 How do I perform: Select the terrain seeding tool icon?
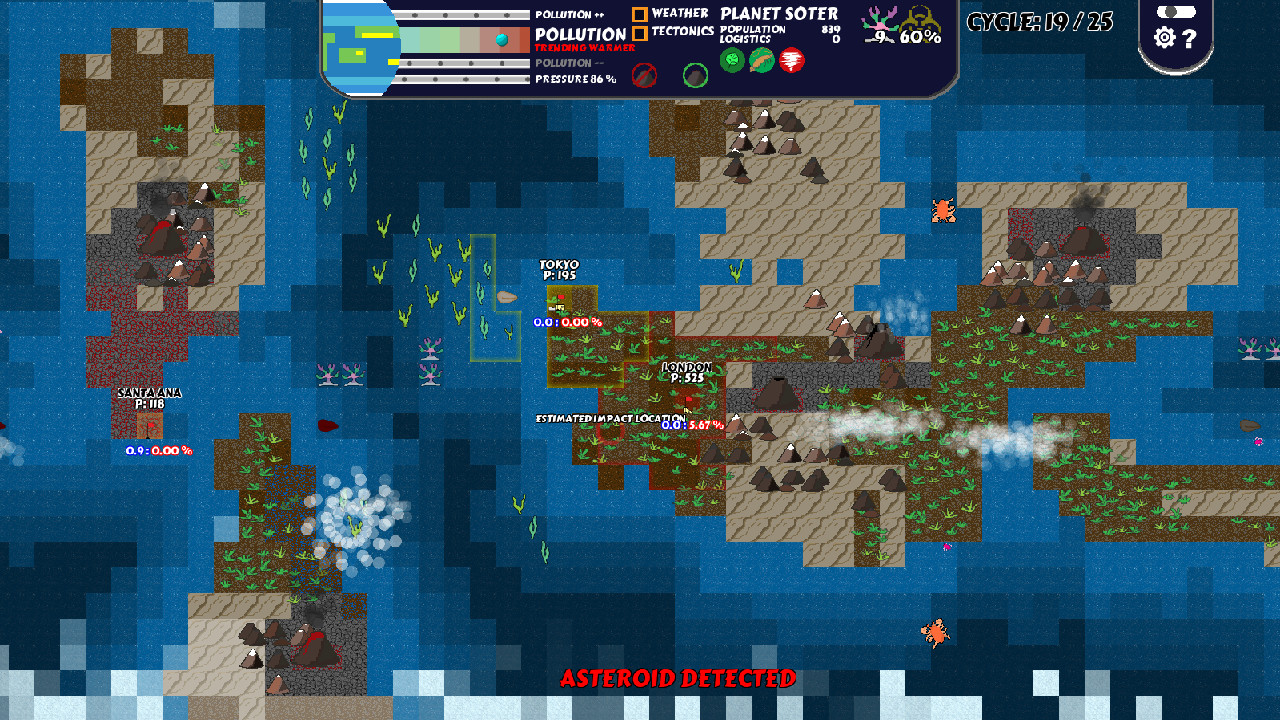760,60
